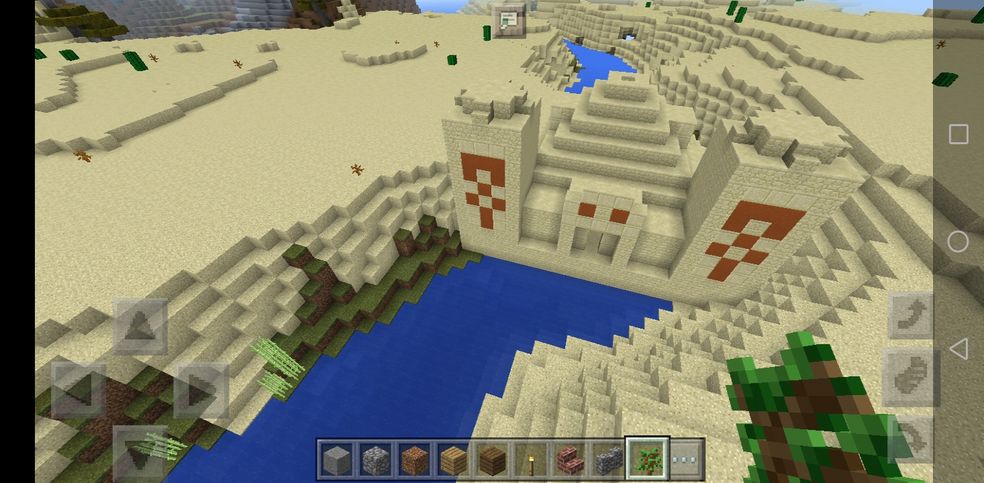Tap the fly down arrow button
Viewport: 984px width, 483px height.
(x=910, y=438)
